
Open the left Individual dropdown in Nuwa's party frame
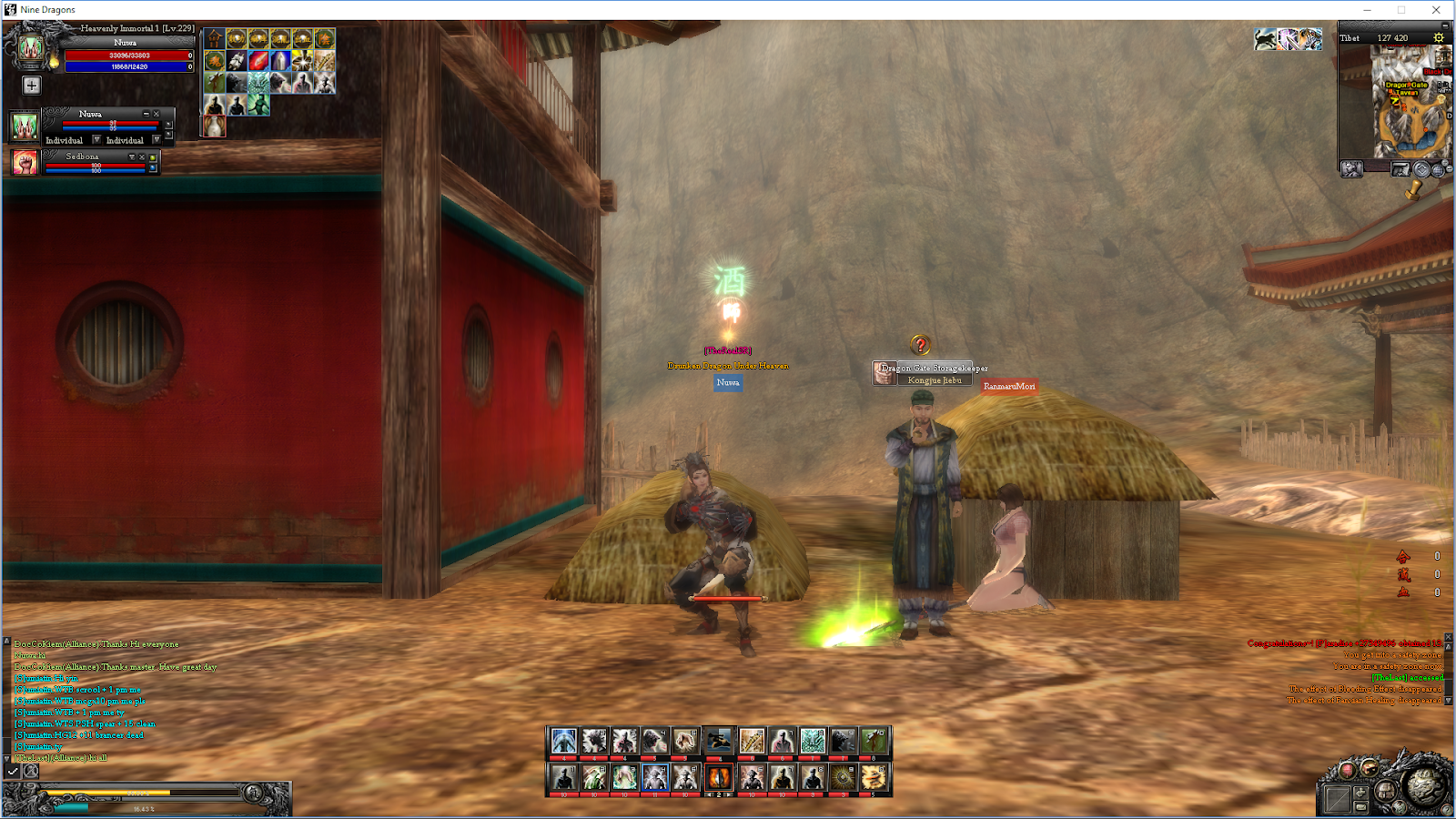[x=97, y=140]
